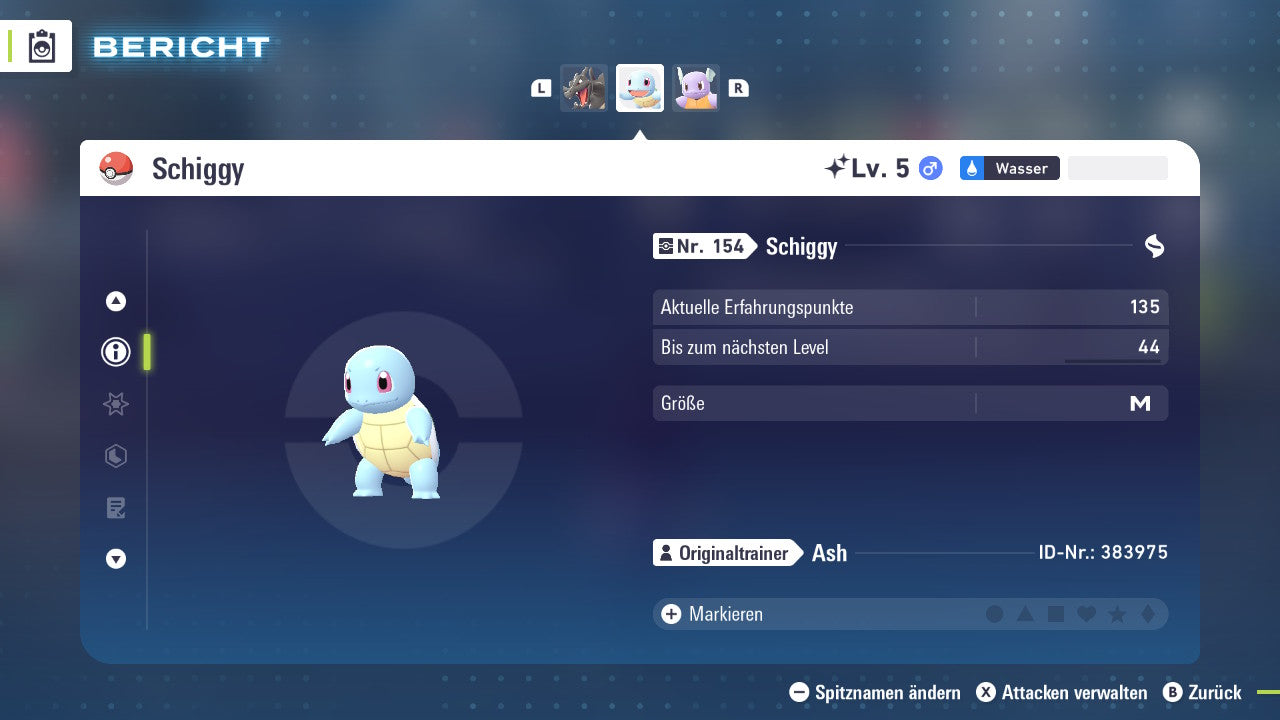Open the memo notes icon in the sidebar

[116, 507]
